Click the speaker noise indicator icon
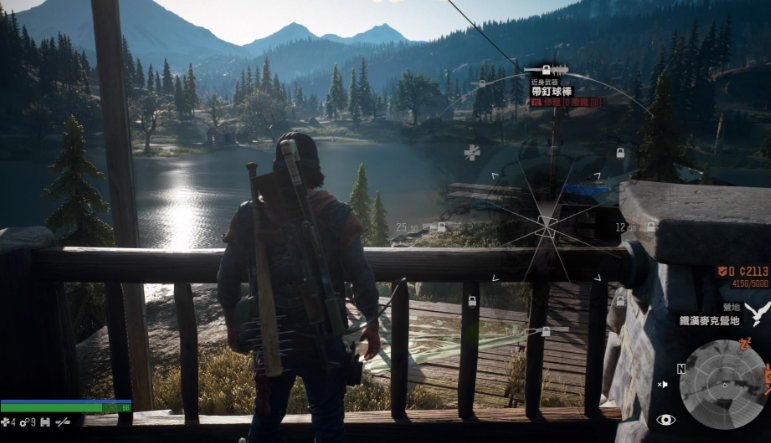The height and width of the screenshot is (443, 771). (662, 385)
